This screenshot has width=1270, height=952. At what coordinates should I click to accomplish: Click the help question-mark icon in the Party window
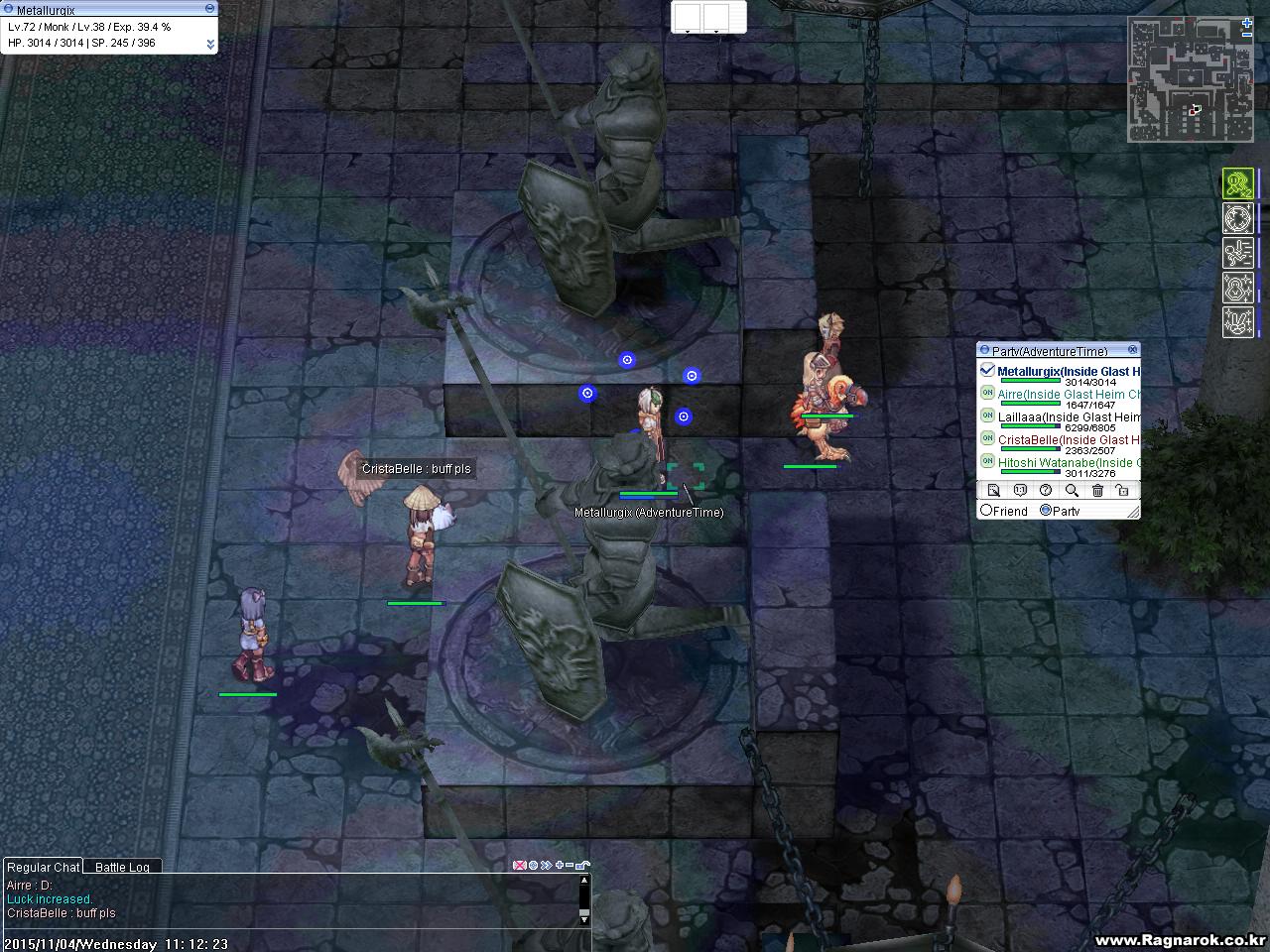pos(1046,490)
